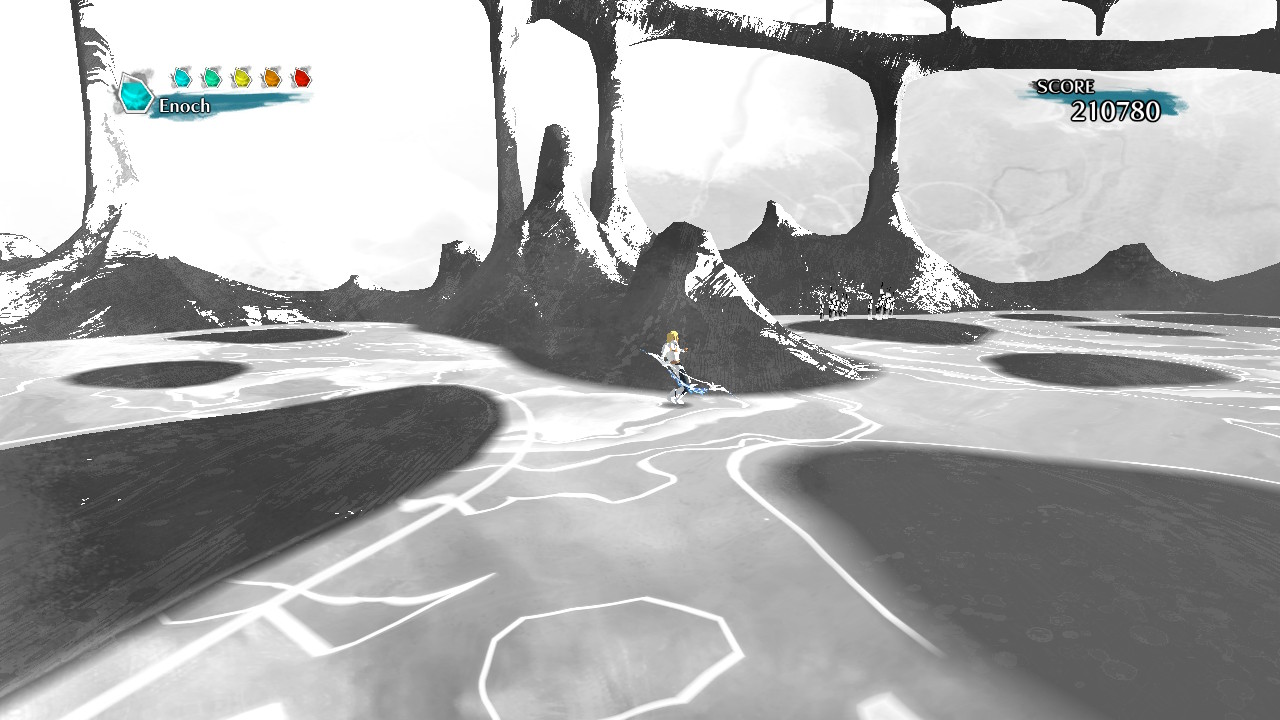Select the yellow gem icon
The height and width of the screenshot is (720, 1280).
coord(241,77)
